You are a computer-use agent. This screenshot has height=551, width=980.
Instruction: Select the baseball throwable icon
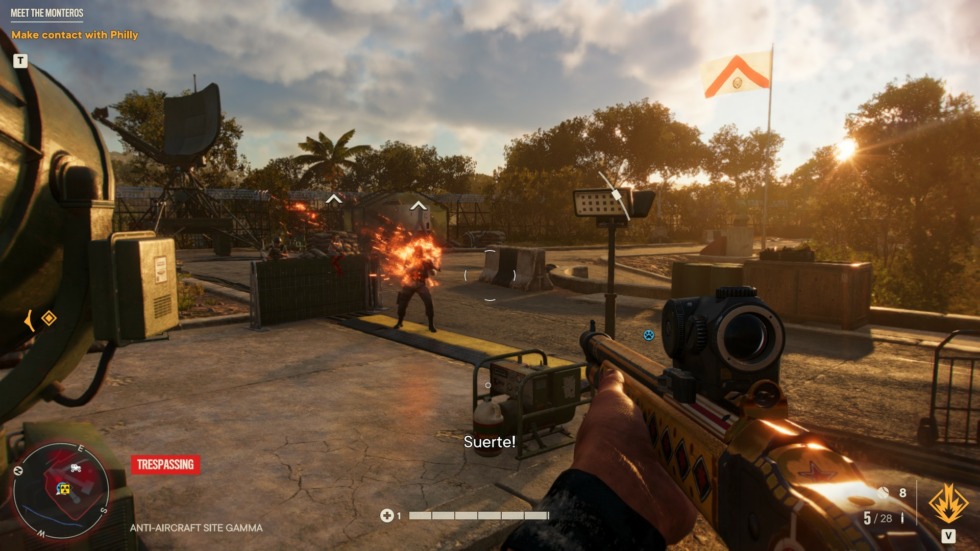[x=883, y=493]
